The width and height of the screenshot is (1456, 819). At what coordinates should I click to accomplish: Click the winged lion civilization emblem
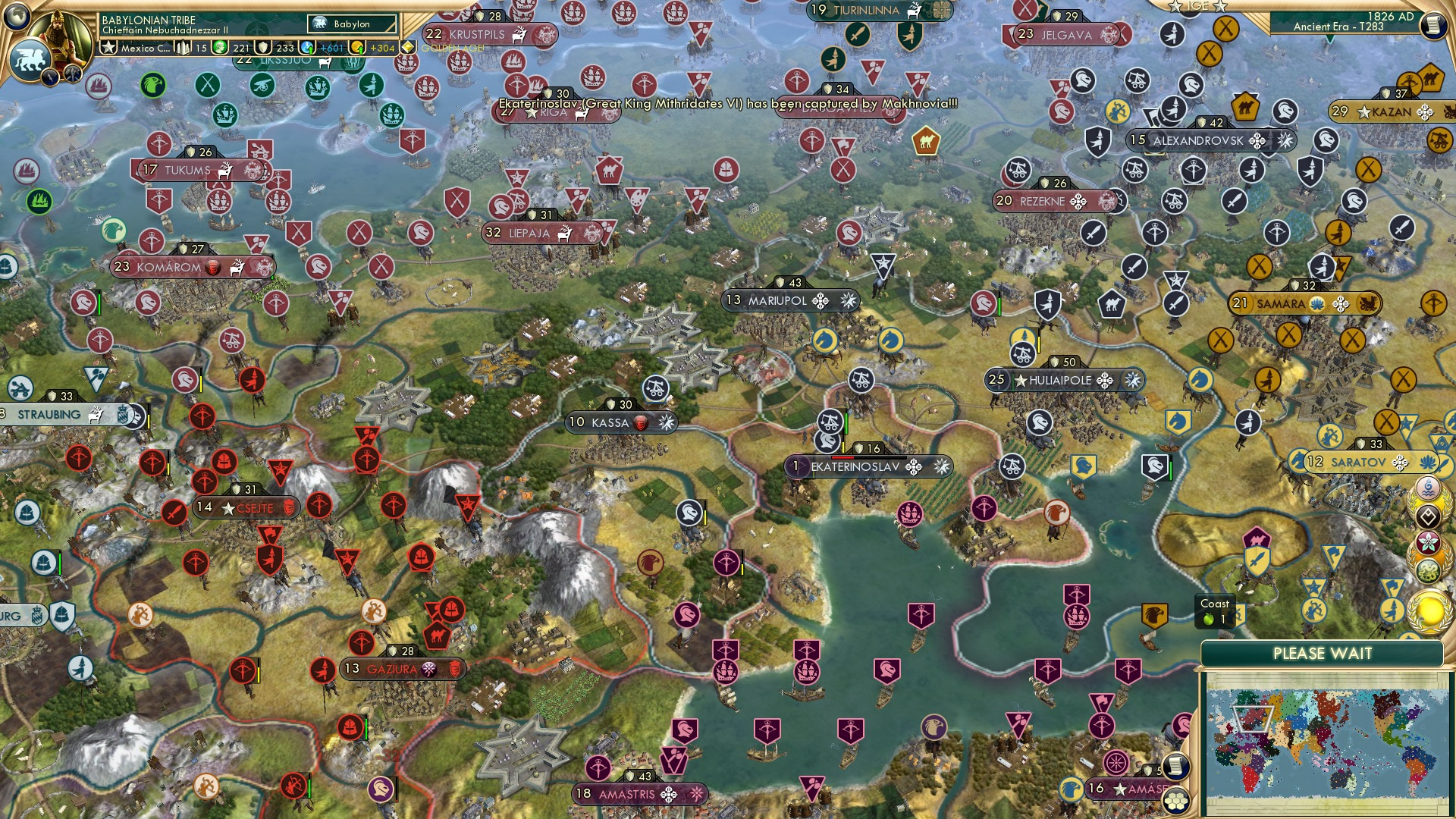30,59
